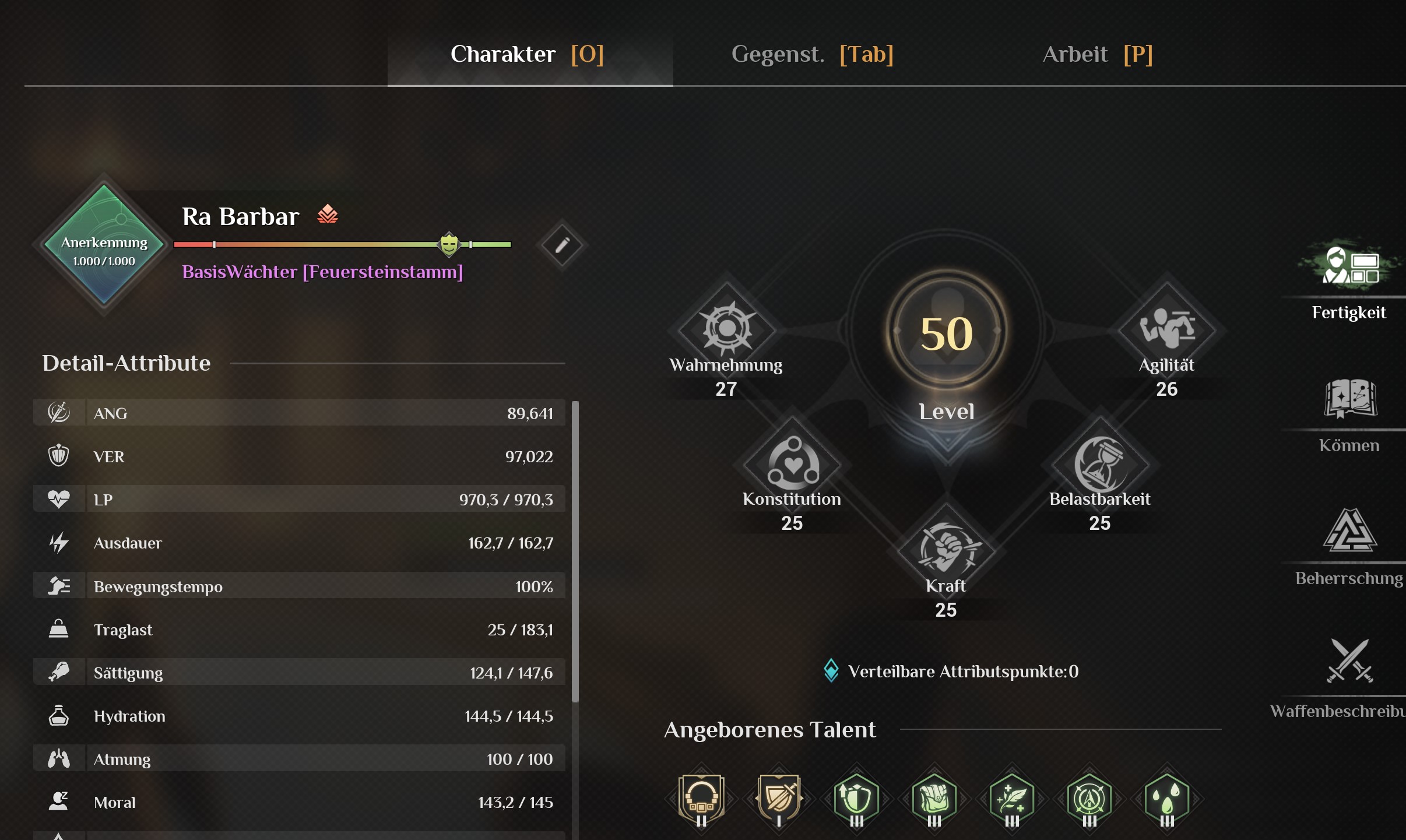The width and height of the screenshot is (1406, 840).
Task: Open the Gegenst. tab
Action: tap(812, 55)
